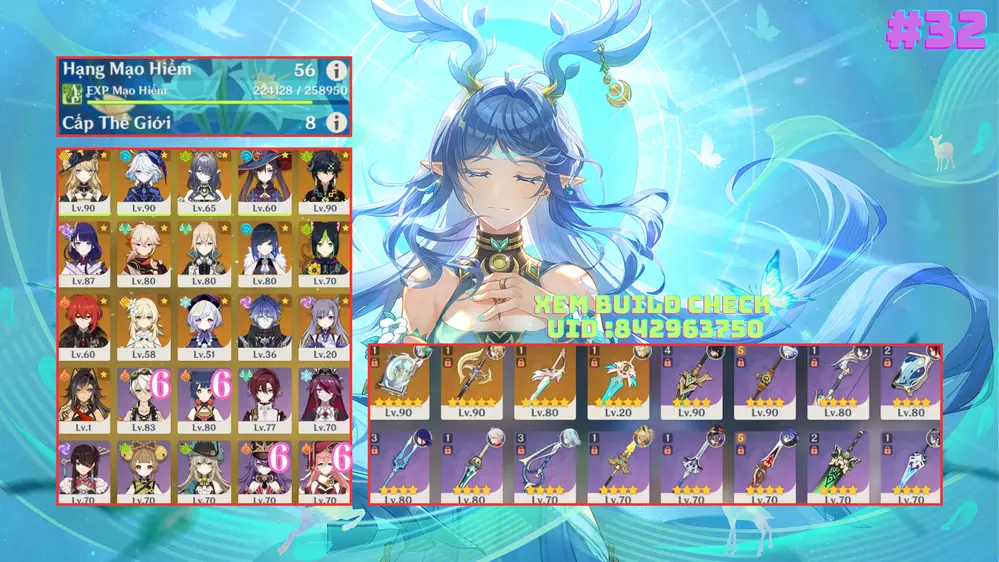
Task: Pick the Diluc Lv.60 card
Action: pyautogui.click(x=85, y=325)
